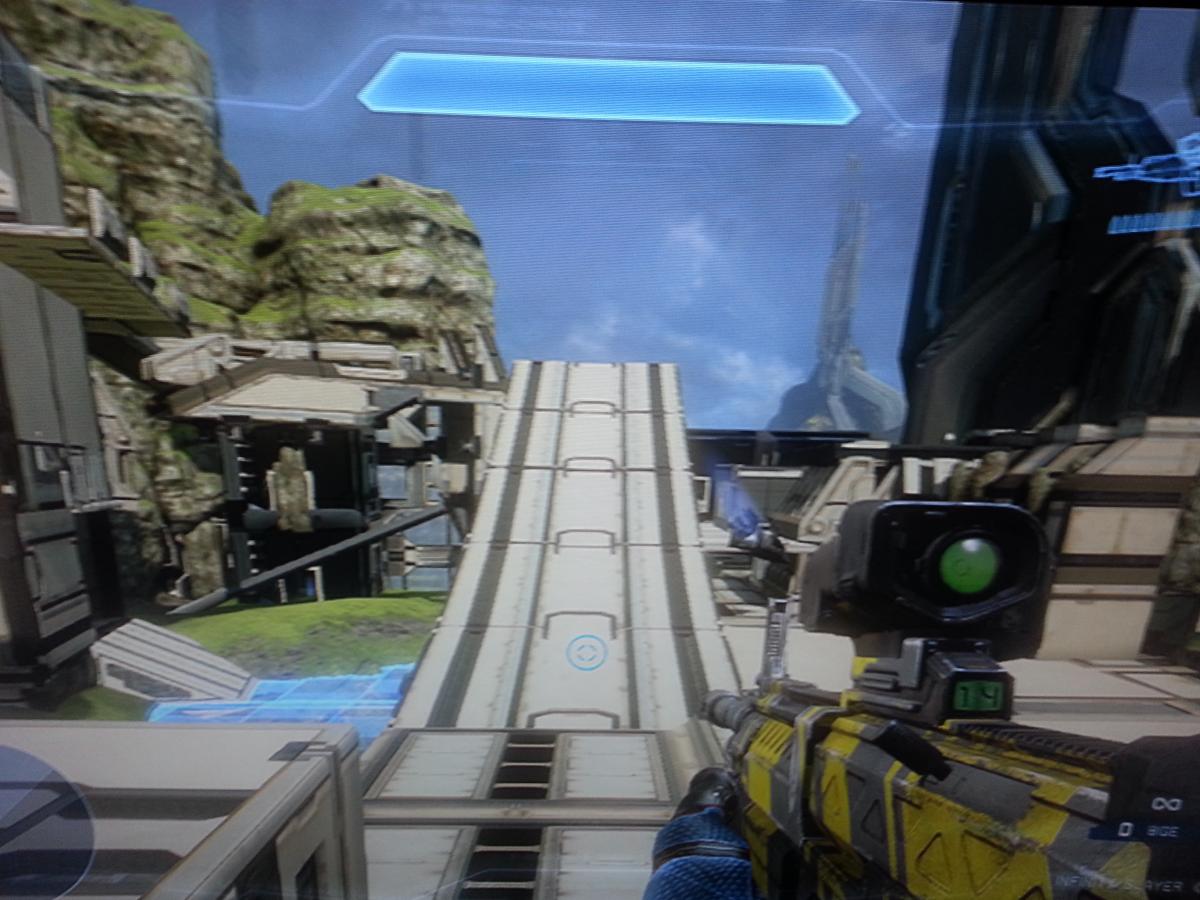Select the blue equipped weapon icon

[x=1152, y=170]
